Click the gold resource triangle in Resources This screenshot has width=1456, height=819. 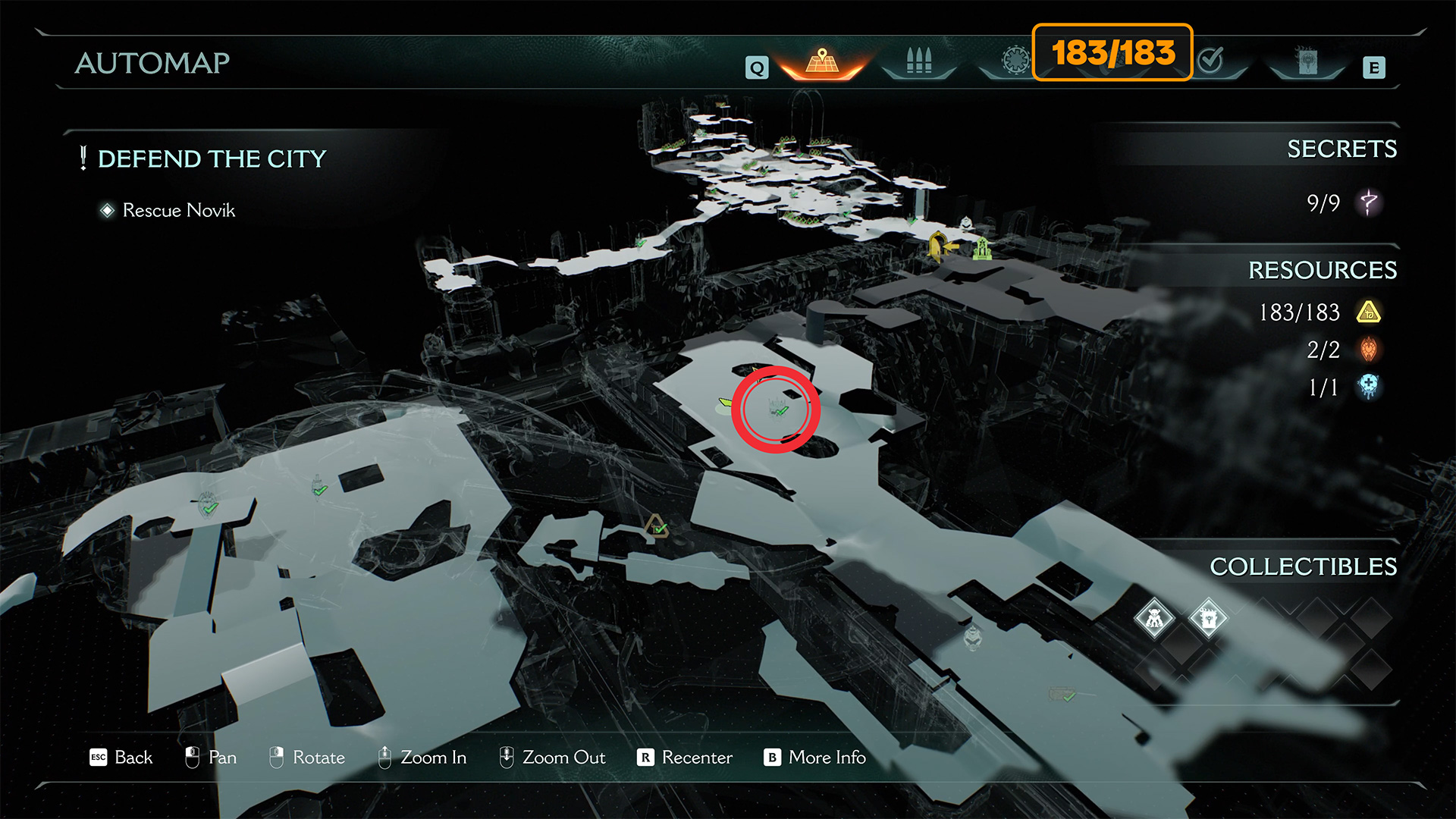[1369, 312]
